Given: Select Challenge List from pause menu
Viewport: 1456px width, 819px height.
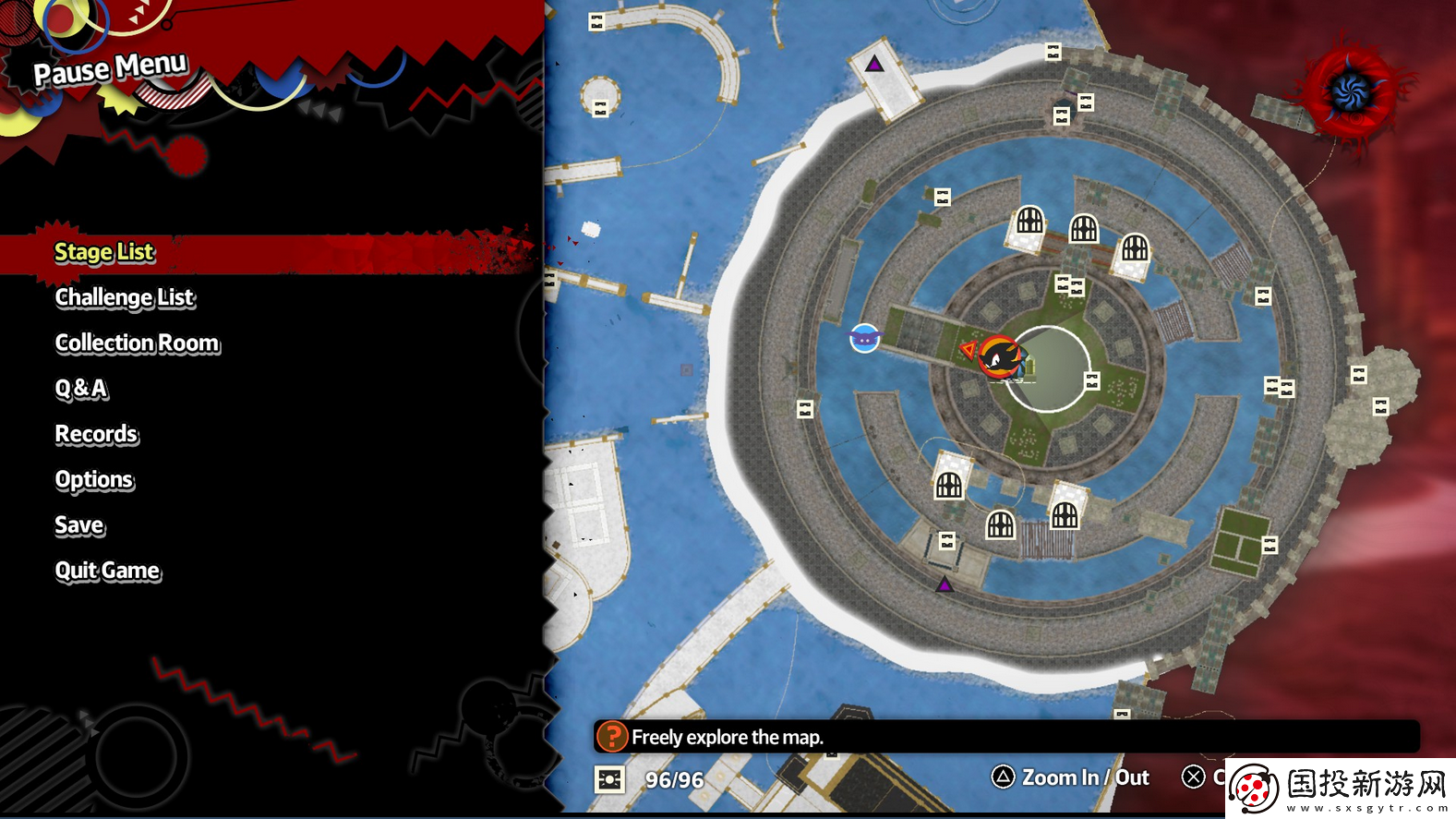Looking at the screenshot, I should tap(125, 297).
